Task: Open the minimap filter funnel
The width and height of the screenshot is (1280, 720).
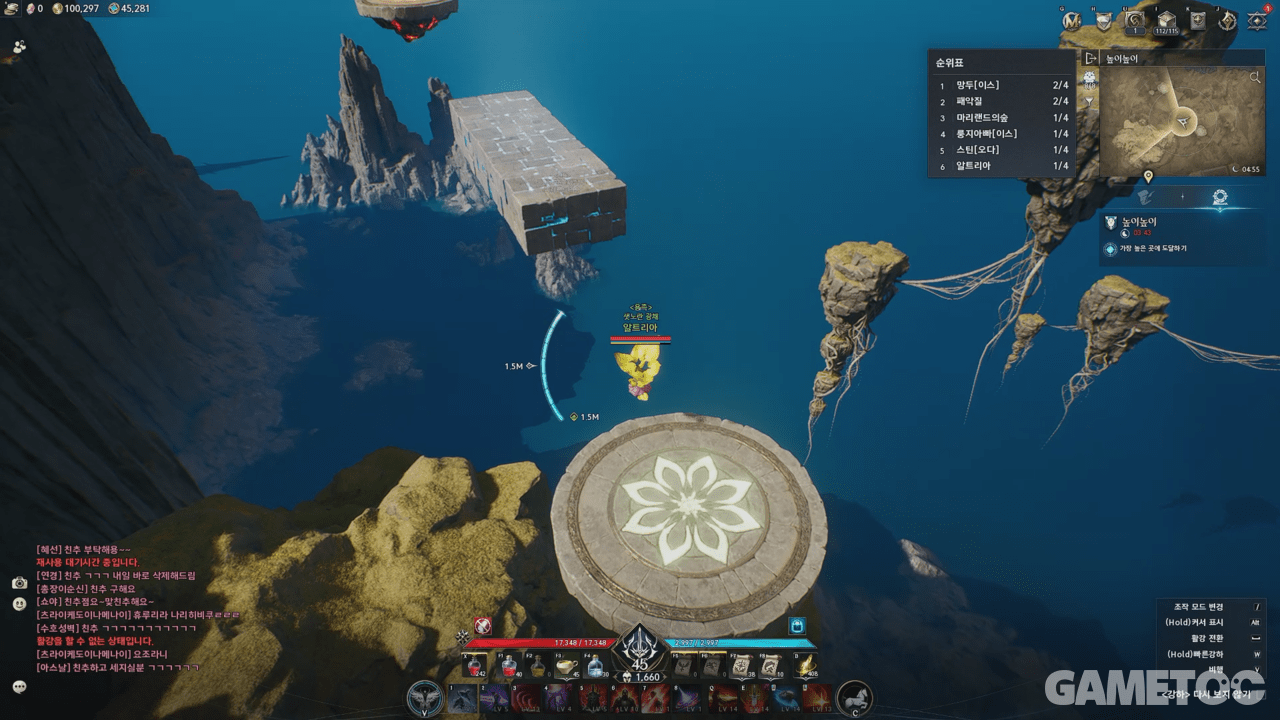Action: click(x=1090, y=101)
